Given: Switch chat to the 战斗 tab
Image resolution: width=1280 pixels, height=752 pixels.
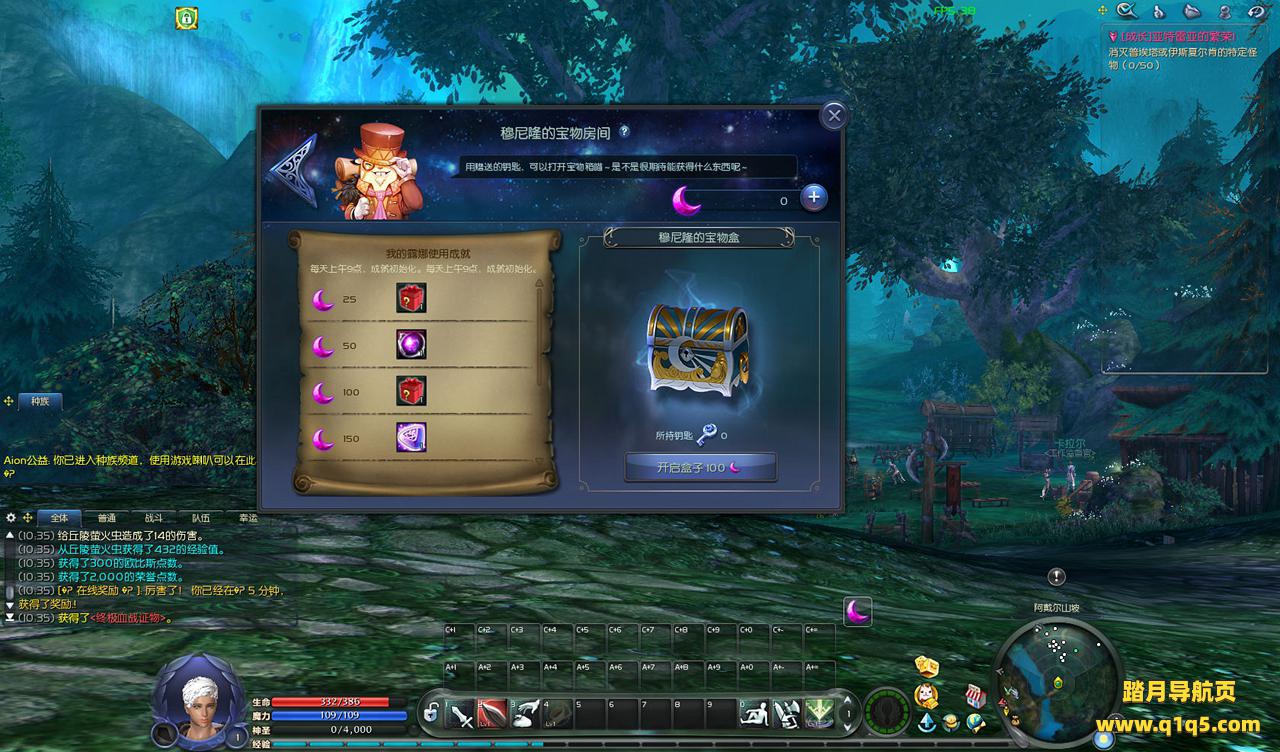Looking at the screenshot, I should click(x=153, y=518).
